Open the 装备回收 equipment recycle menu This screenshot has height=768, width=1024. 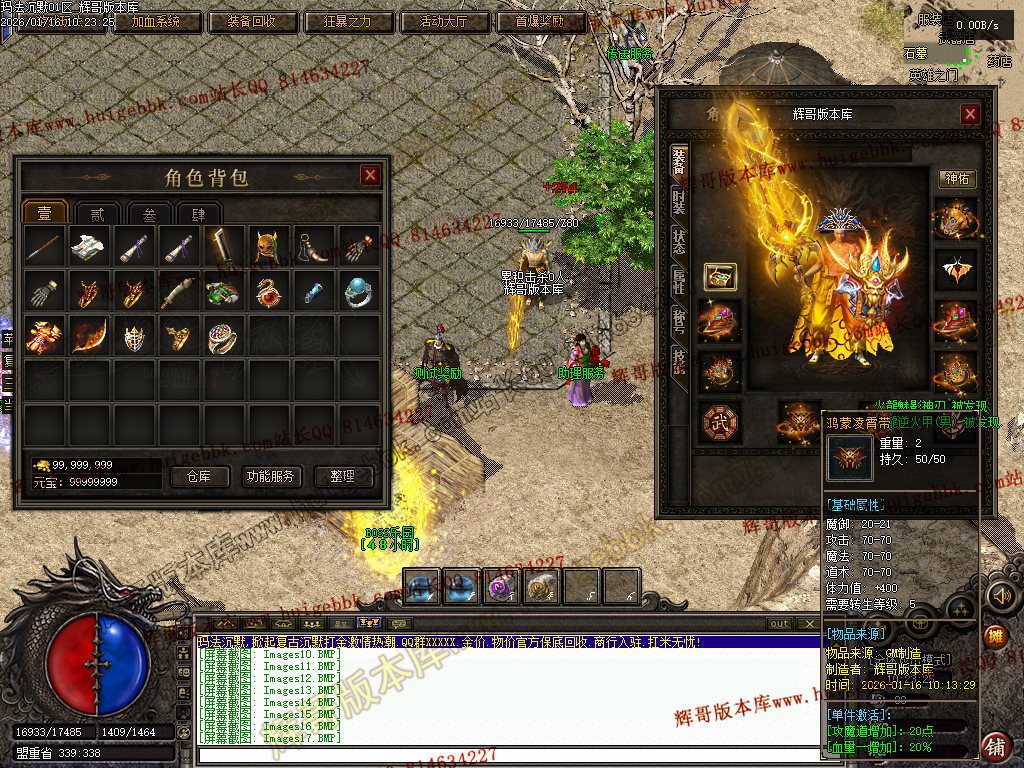(x=252, y=21)
